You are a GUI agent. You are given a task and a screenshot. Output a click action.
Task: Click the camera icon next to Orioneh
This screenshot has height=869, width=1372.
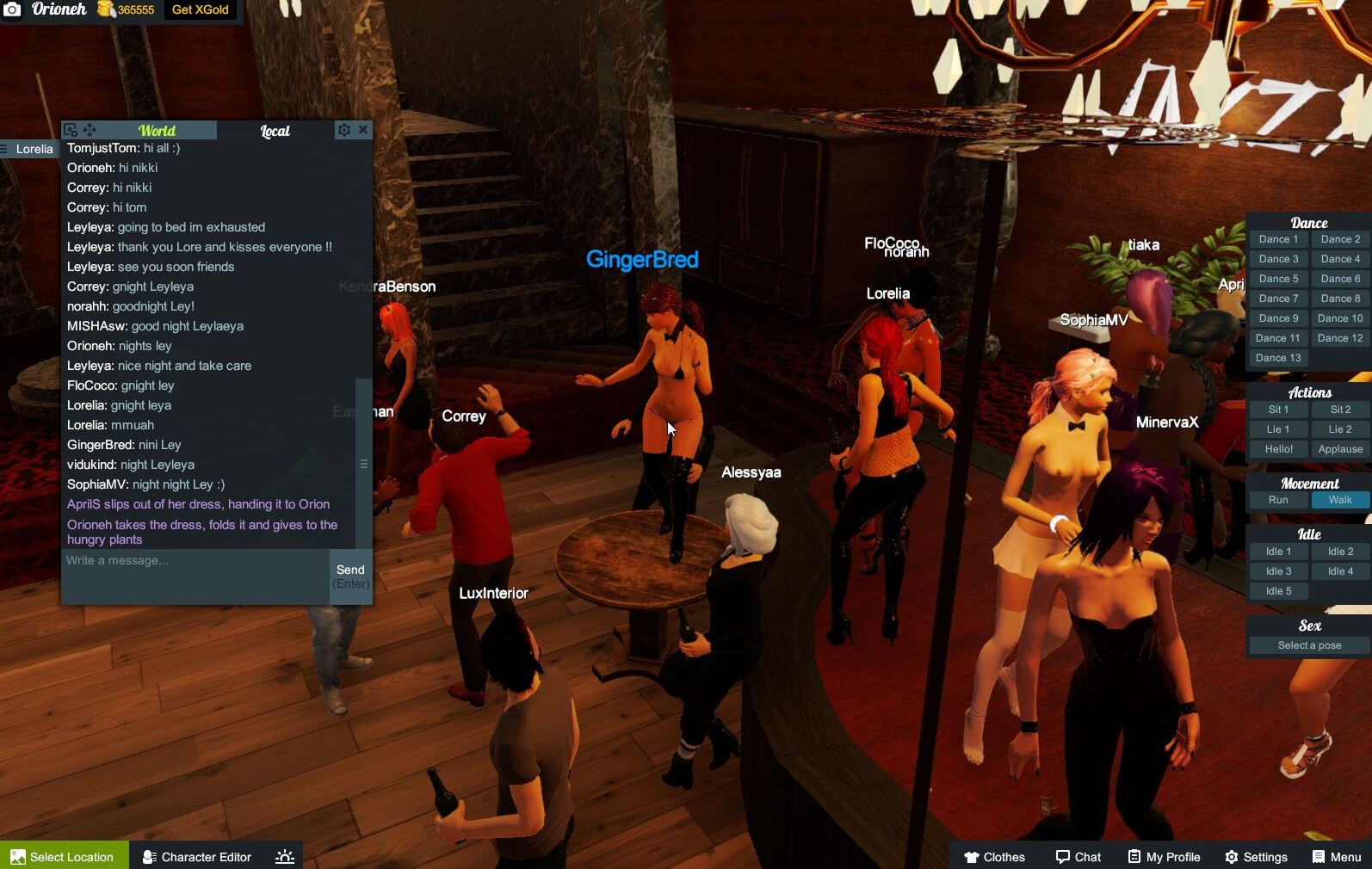point(10,10)
